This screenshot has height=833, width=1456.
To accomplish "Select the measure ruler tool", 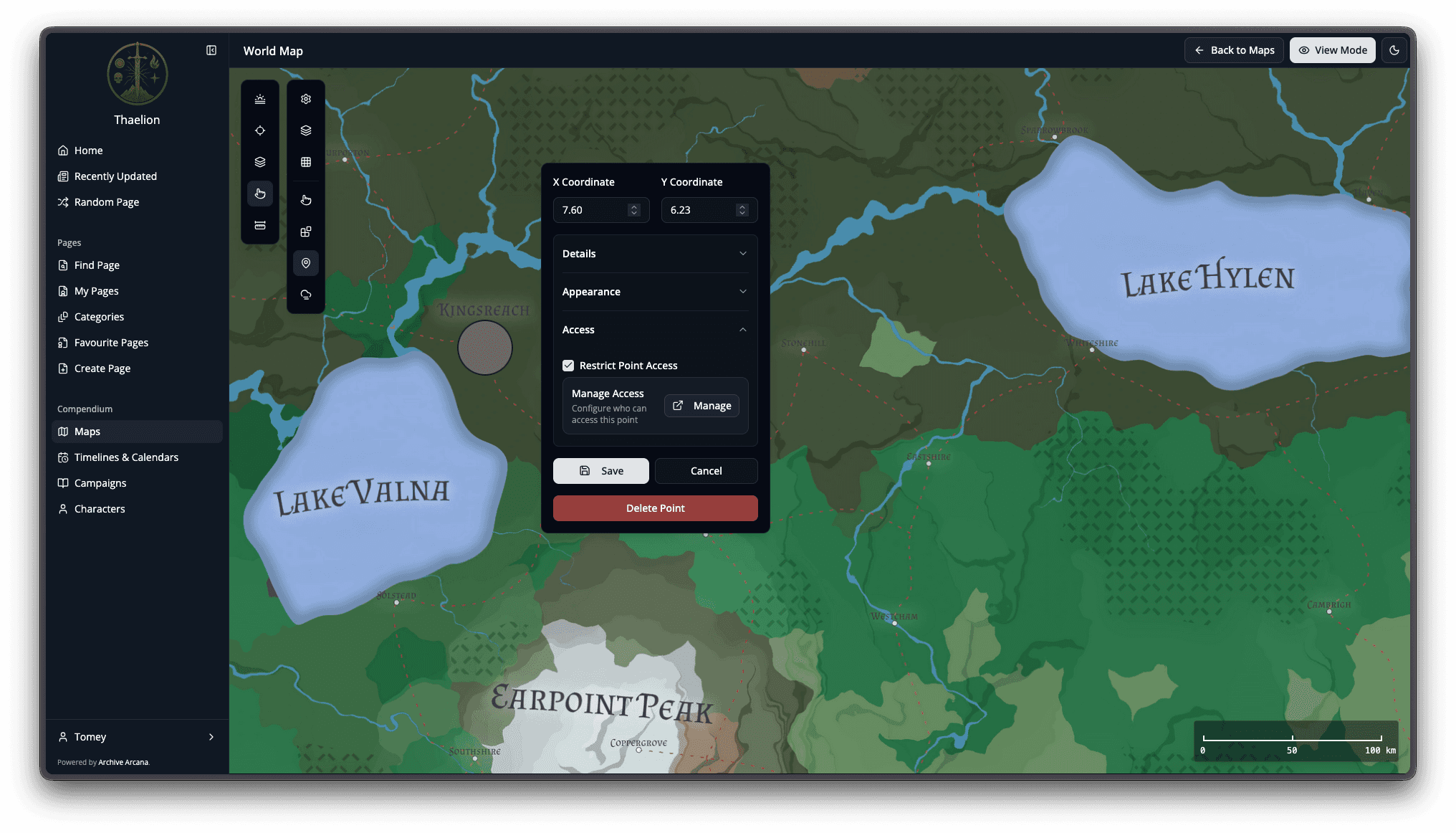I will pos(260,224).
